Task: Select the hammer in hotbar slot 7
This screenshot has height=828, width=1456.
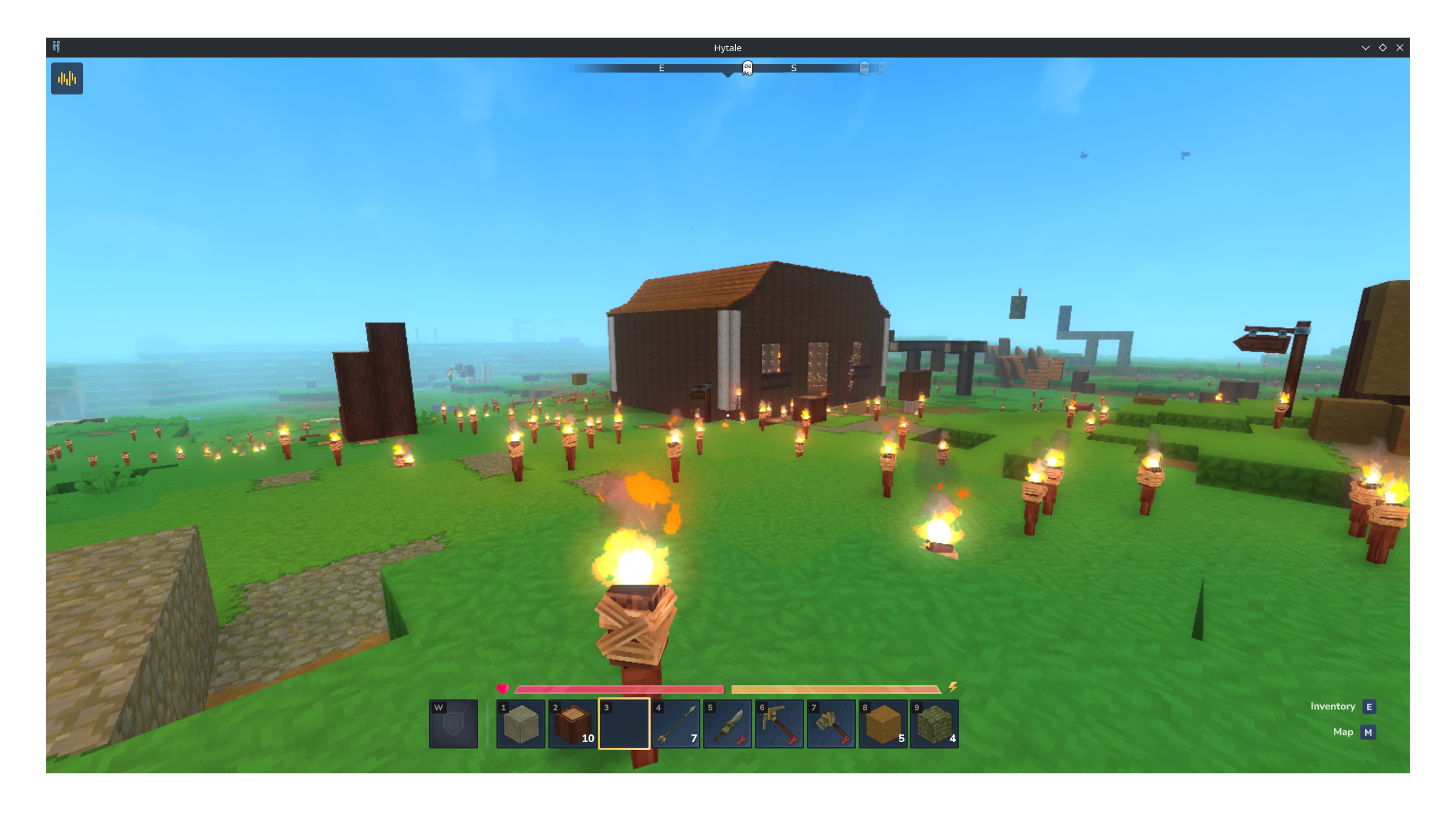Action: tap(831, 724)
